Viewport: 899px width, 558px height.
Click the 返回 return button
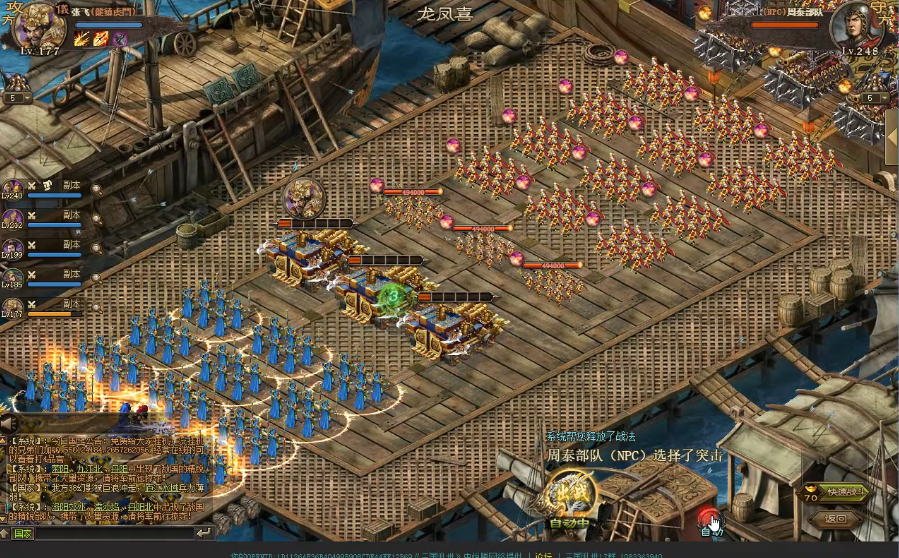point(837,519)
